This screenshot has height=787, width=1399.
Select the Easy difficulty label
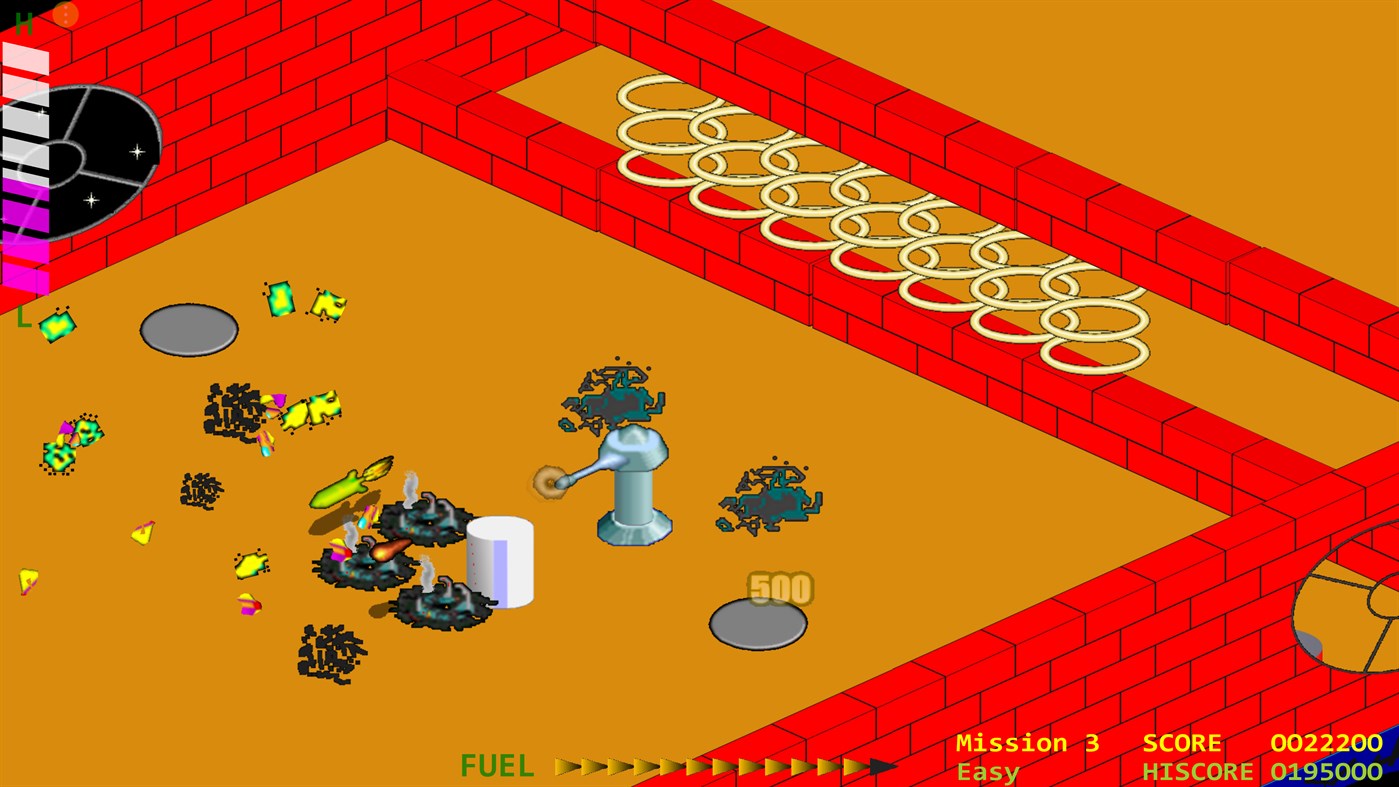(x=988, y=771)
